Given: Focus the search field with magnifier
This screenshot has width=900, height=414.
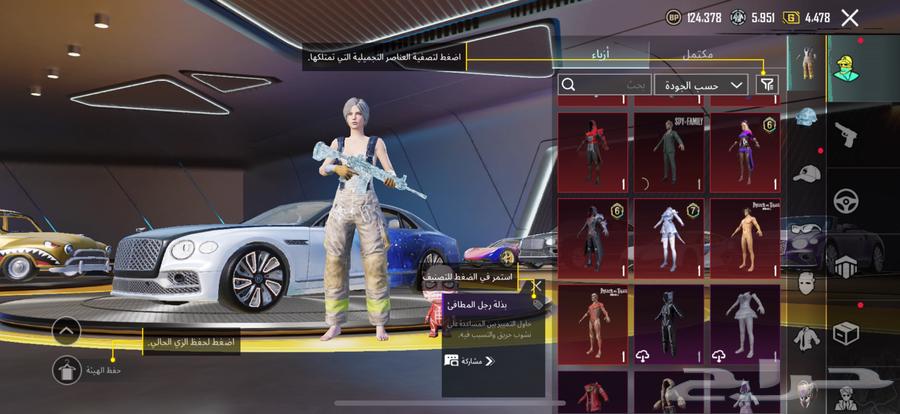Looking at the screenshot, I should click(605, 86).
